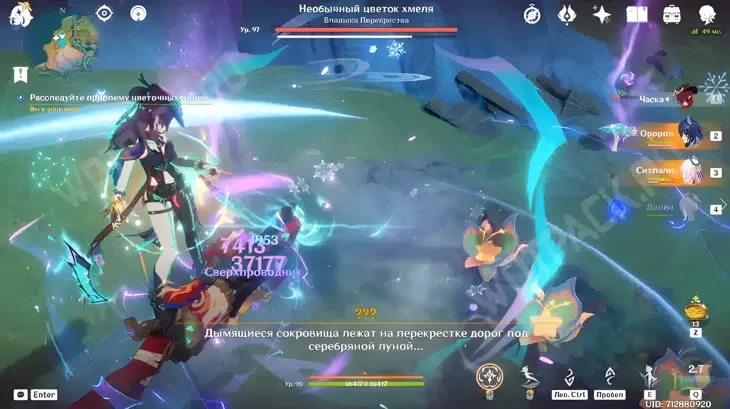This screenshot has width=730, height=409.
Task: Open the battle pass emblem icon
Action: click(x=566, y=14)
